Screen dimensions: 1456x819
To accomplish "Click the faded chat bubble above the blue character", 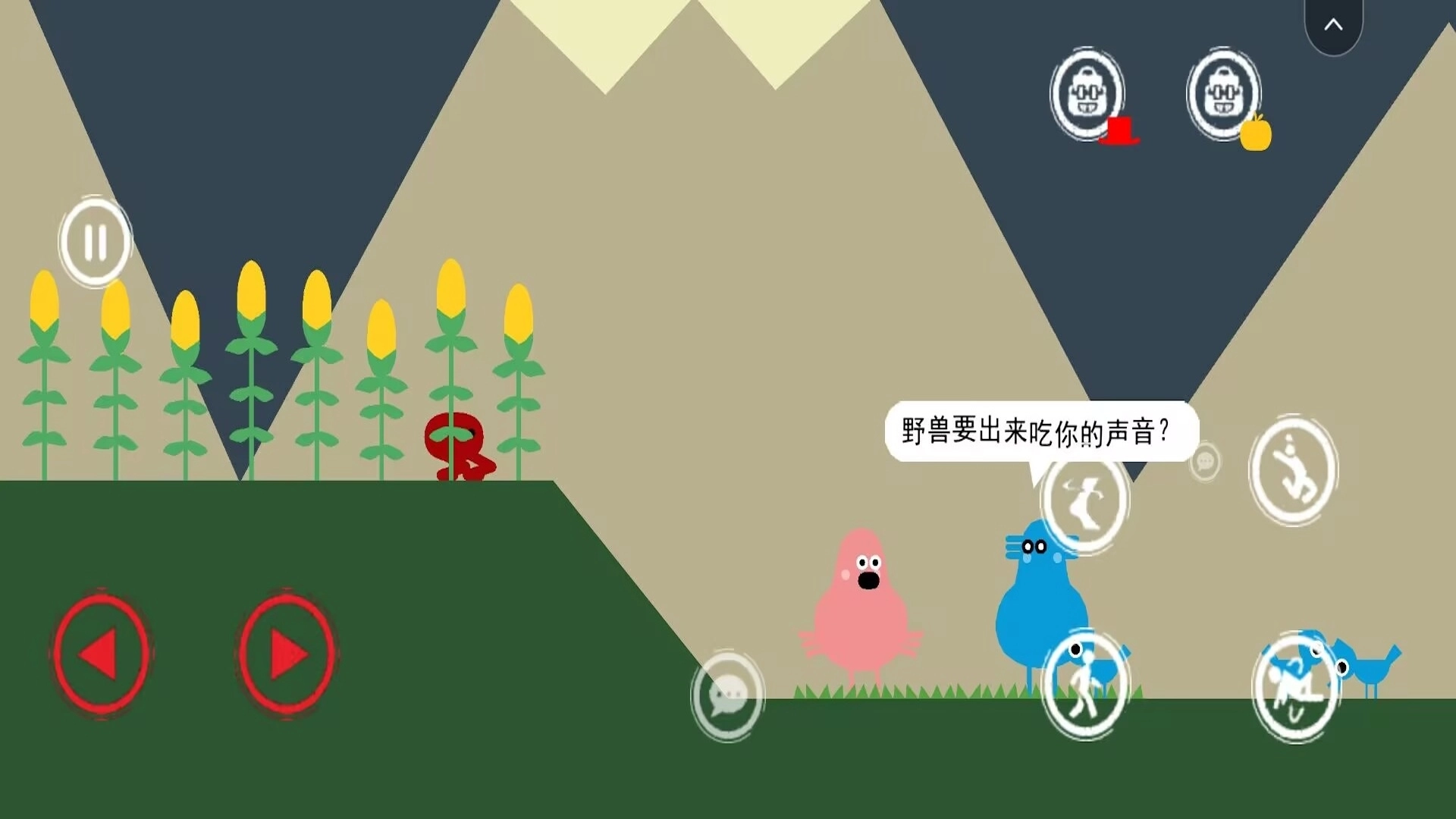I will (1204, 460).
